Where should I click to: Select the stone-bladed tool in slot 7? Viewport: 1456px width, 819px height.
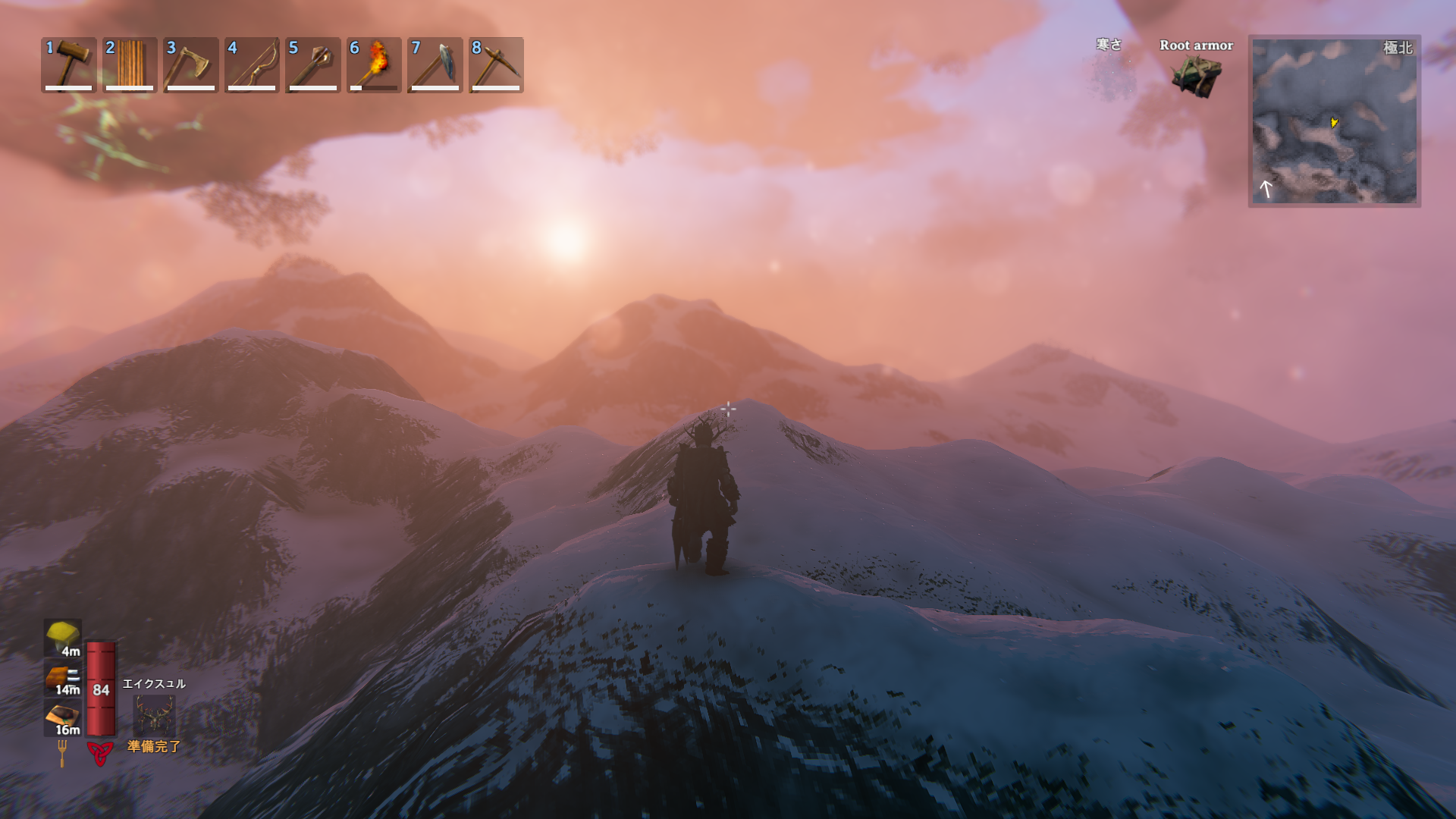[435, 64]
